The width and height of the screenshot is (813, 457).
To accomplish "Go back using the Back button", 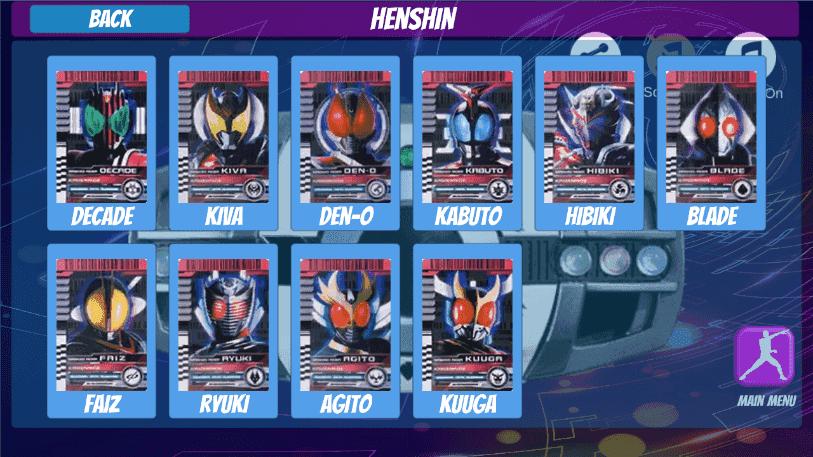I will tap(109, 19).
